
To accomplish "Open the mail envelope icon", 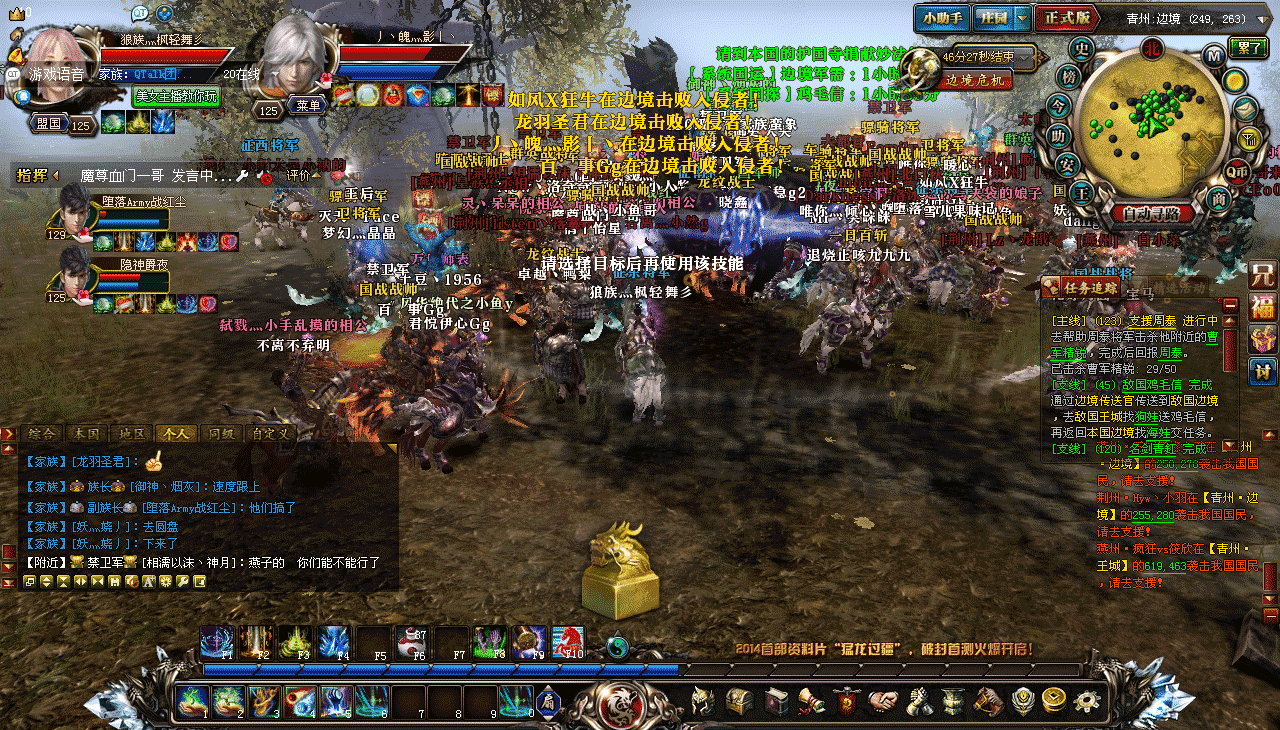I will (x=1246, y=108).
